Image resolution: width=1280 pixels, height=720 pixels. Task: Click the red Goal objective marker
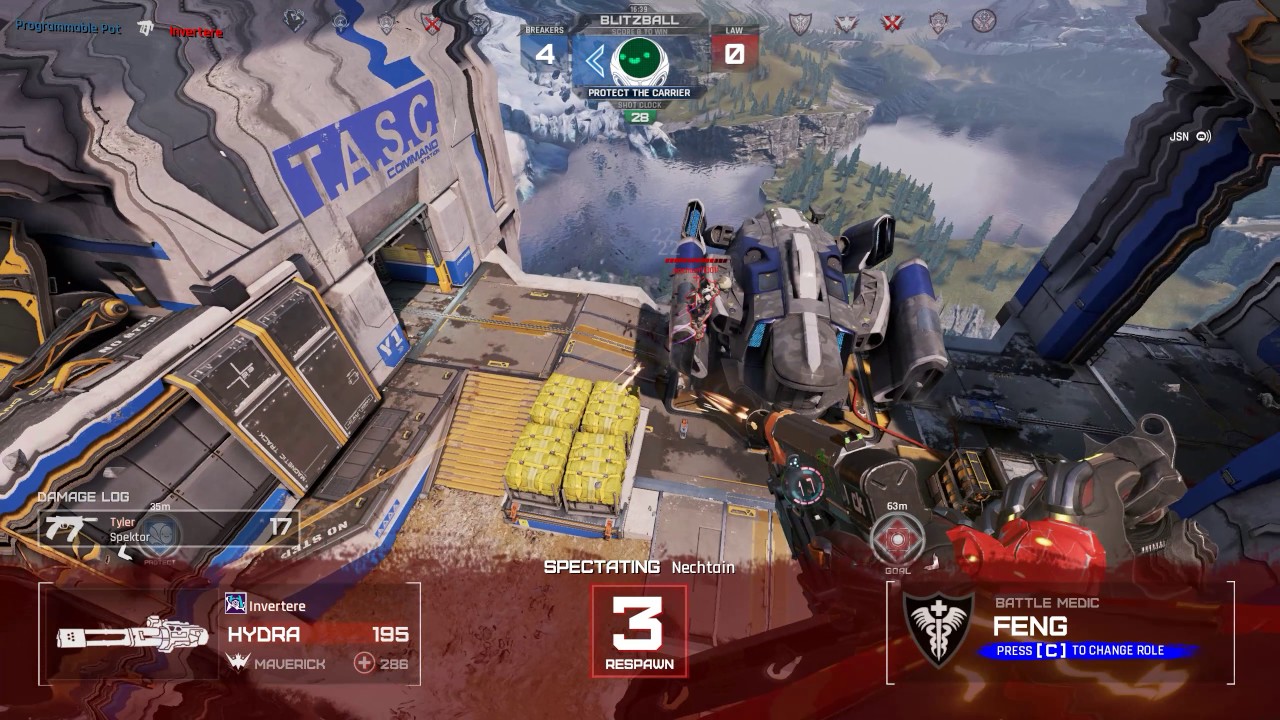(x=896, y=537)
